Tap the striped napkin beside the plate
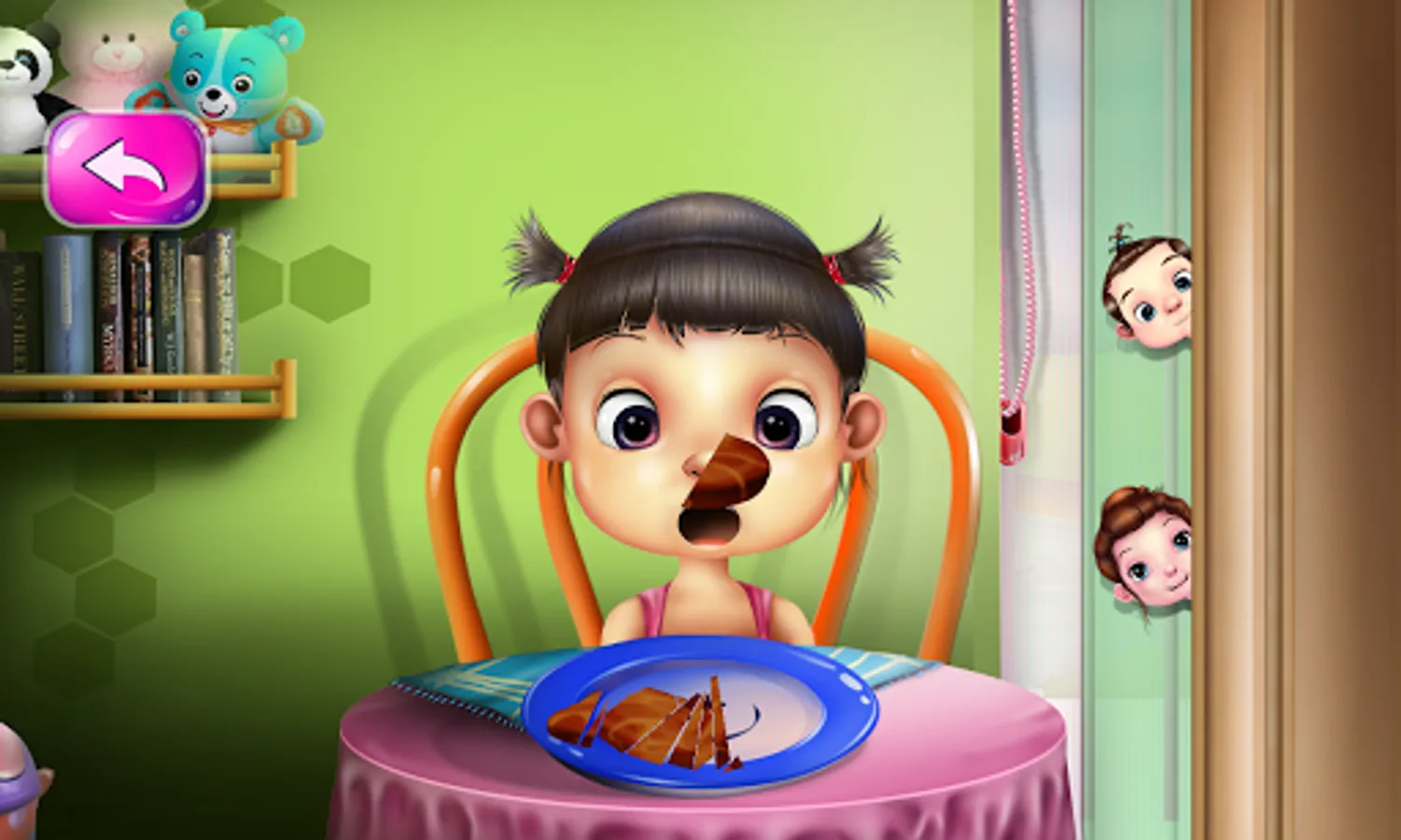The image size is (1401, 840). coord(476,681)
